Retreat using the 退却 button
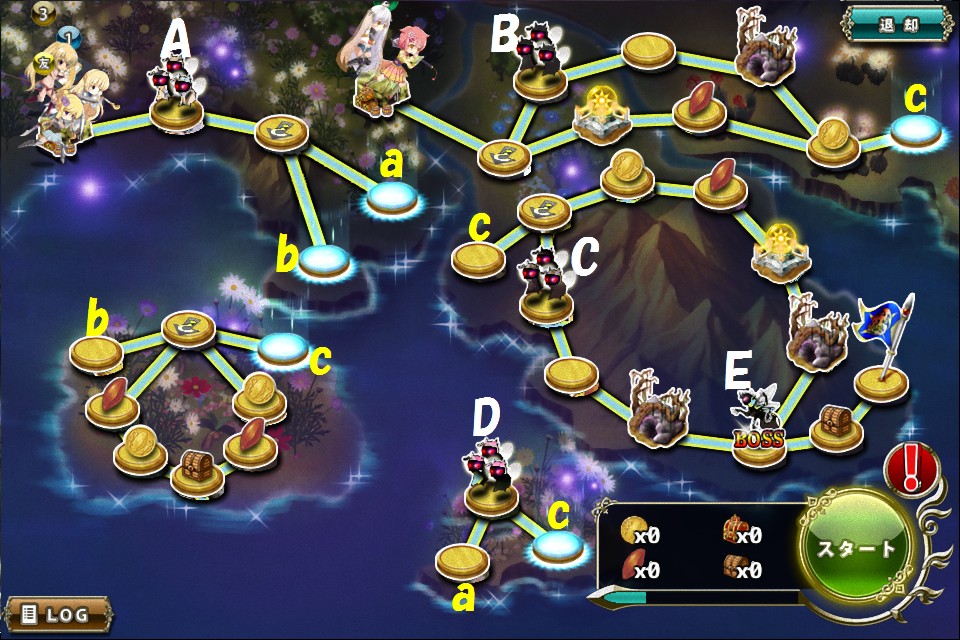 pyautogui.click(x=896, y=23)
